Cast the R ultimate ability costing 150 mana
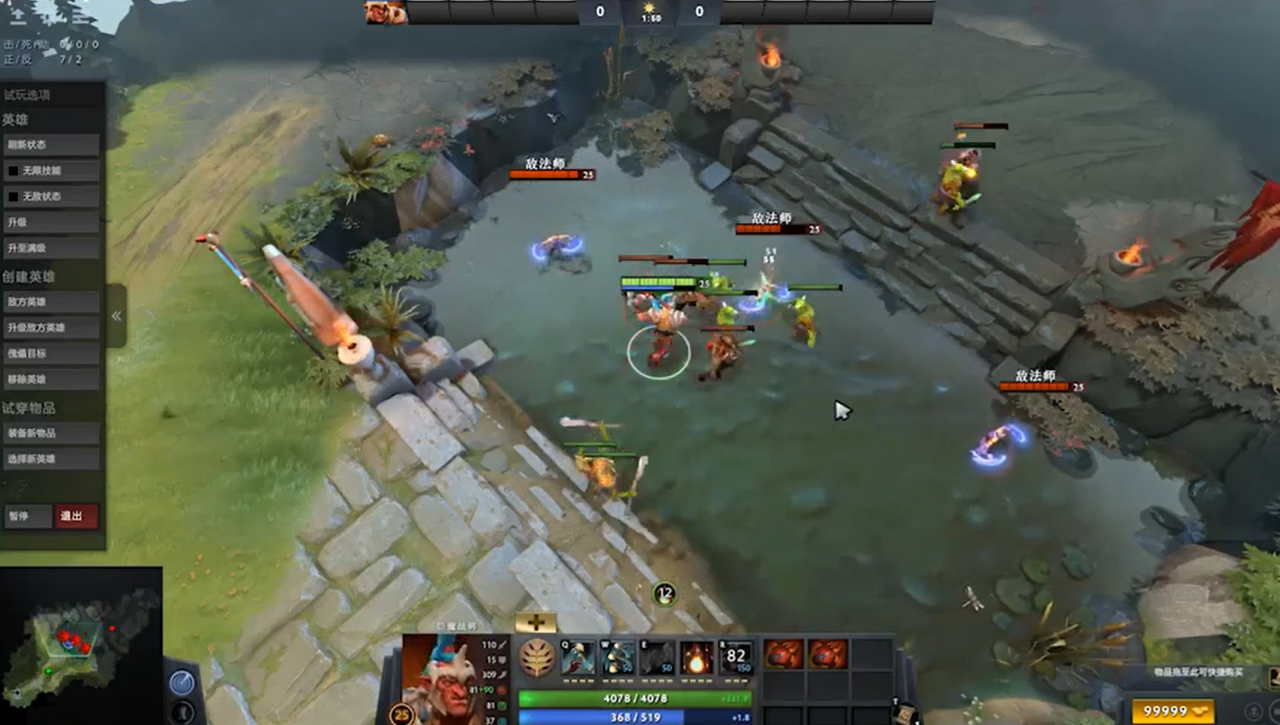Screen dimensions: 1280x725 [x=736, y=657]
